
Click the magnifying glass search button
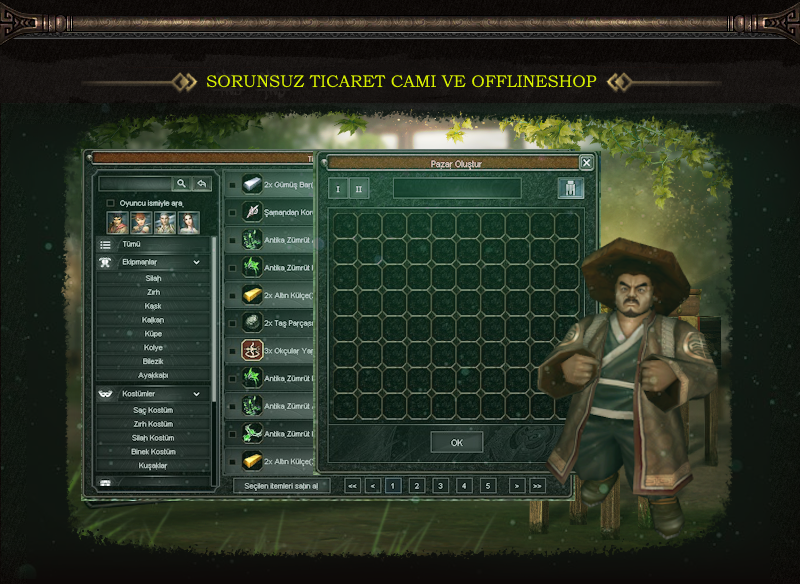pos(181,184)
